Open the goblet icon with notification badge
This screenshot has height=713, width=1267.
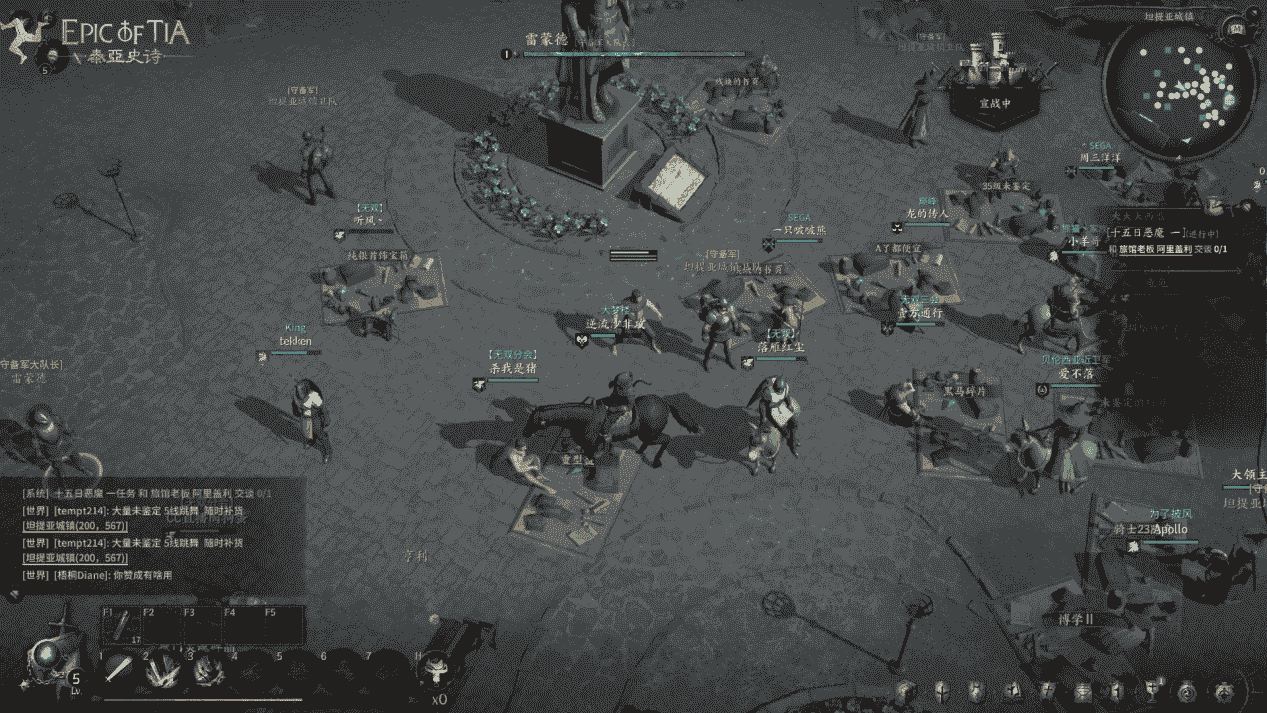pyautogui.click(x=1153, y=690)
